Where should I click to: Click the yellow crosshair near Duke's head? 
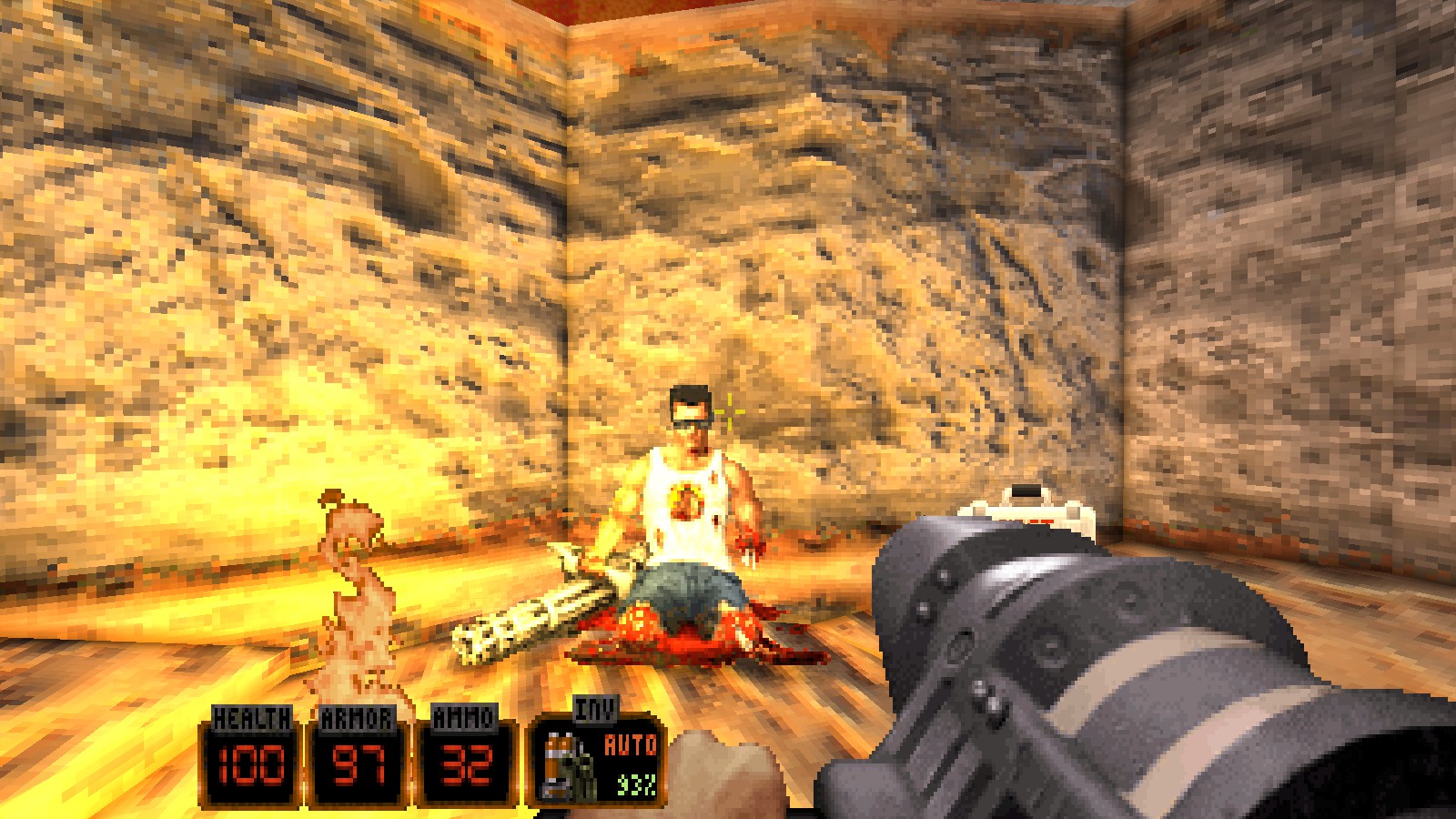click(728, 414)
